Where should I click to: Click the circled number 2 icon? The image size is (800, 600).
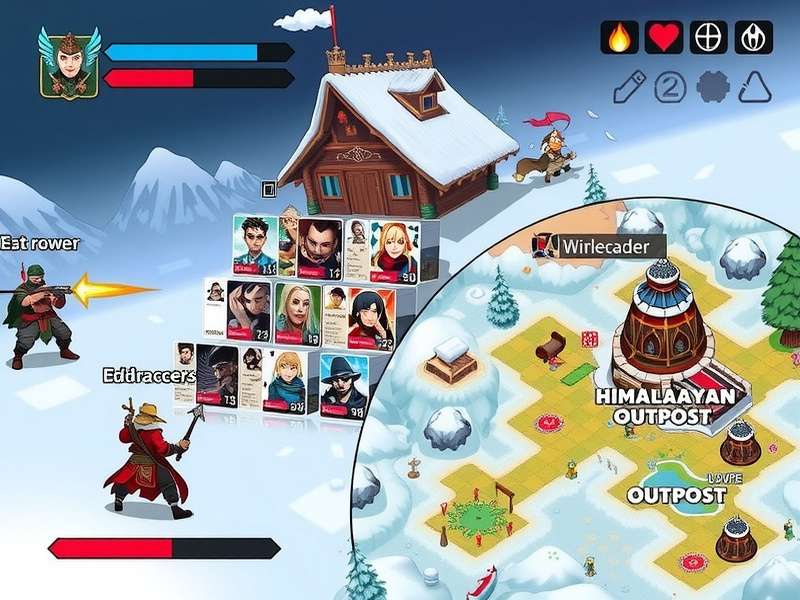pyautogui.click(x=669, y=88)
